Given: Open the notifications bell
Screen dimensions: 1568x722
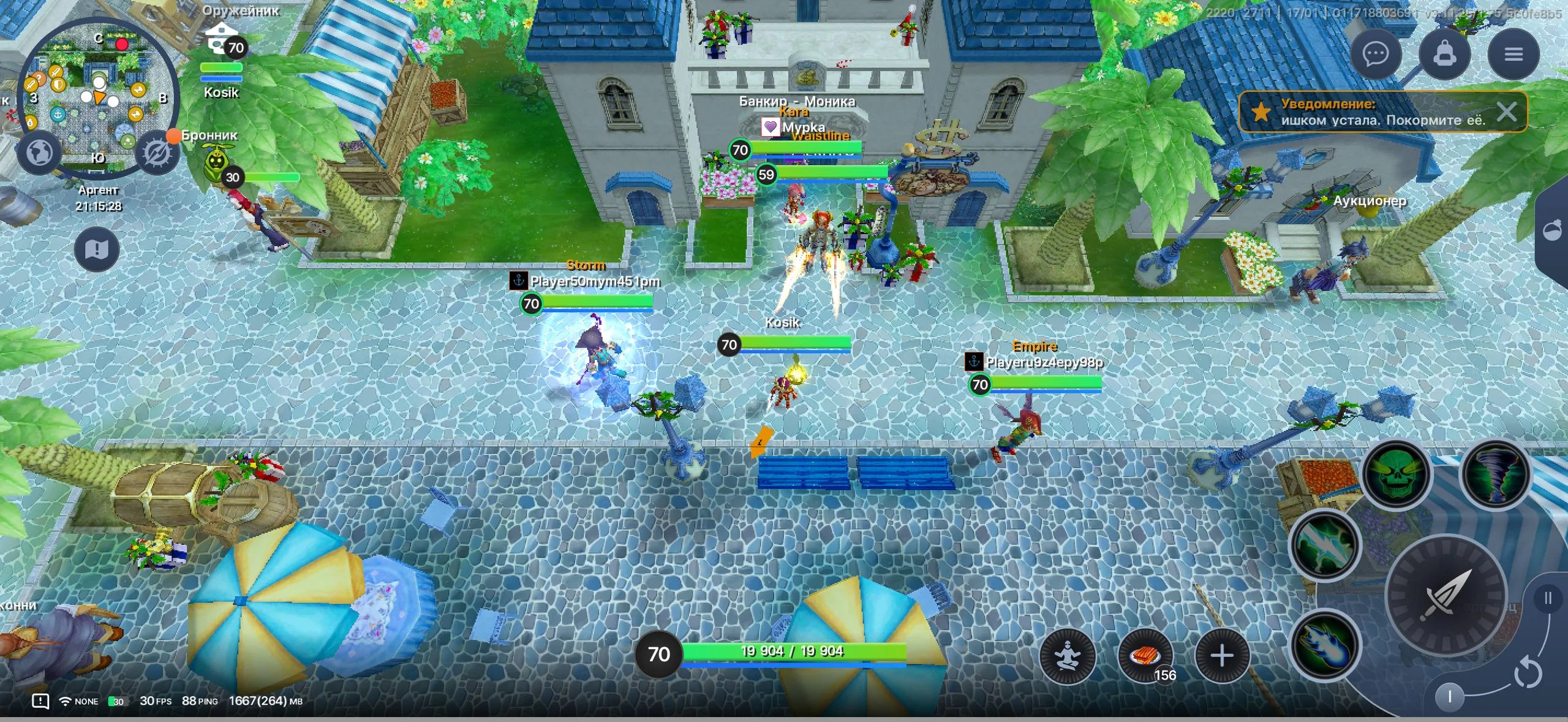Looking at the screenshot, I should coord(1444,55).
